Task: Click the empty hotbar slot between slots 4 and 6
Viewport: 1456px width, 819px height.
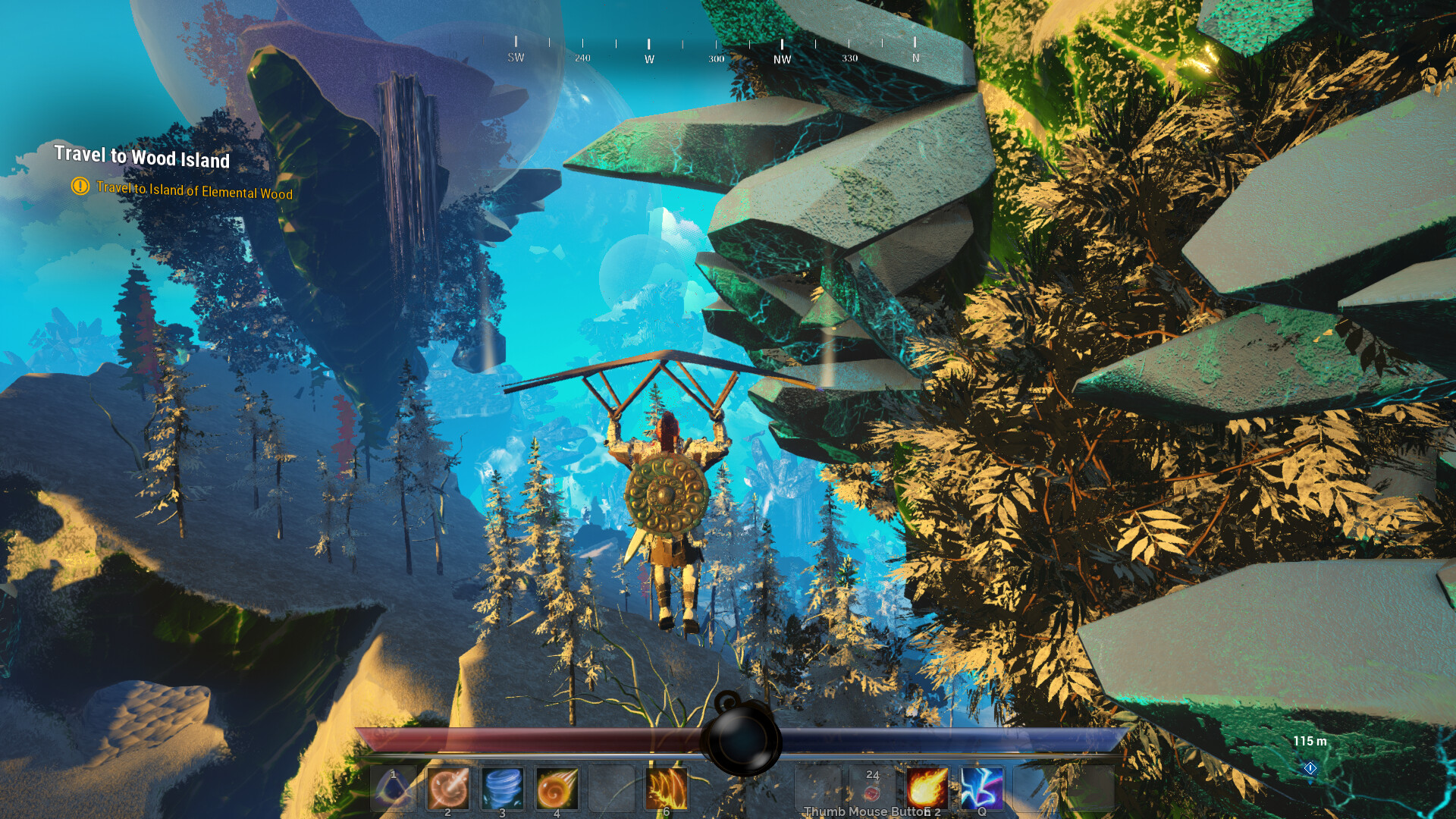Action: pyautogui.click(x=613, y=787)
